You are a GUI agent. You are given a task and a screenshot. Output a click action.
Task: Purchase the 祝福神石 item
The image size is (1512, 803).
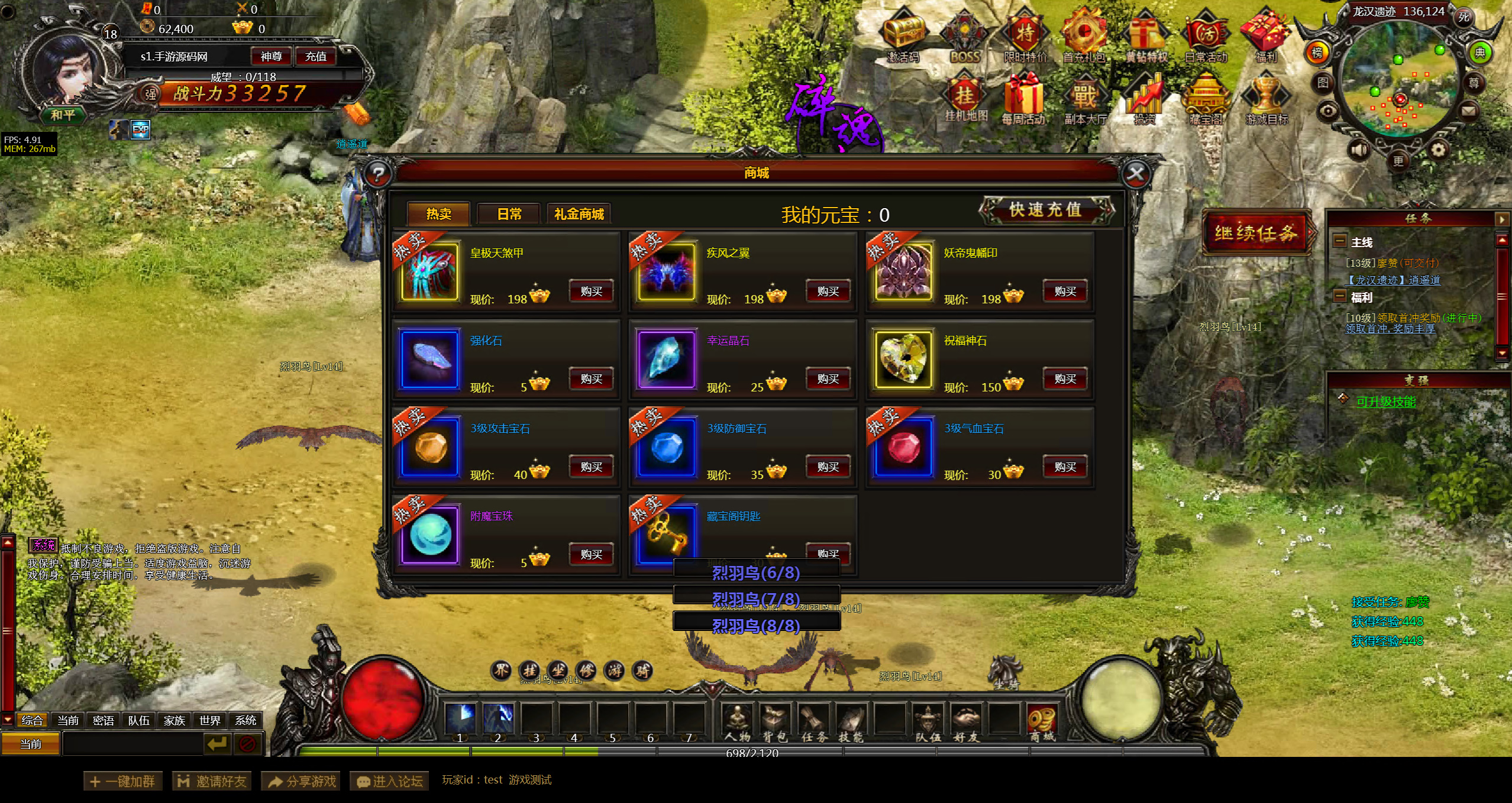tap(1065, 379)
